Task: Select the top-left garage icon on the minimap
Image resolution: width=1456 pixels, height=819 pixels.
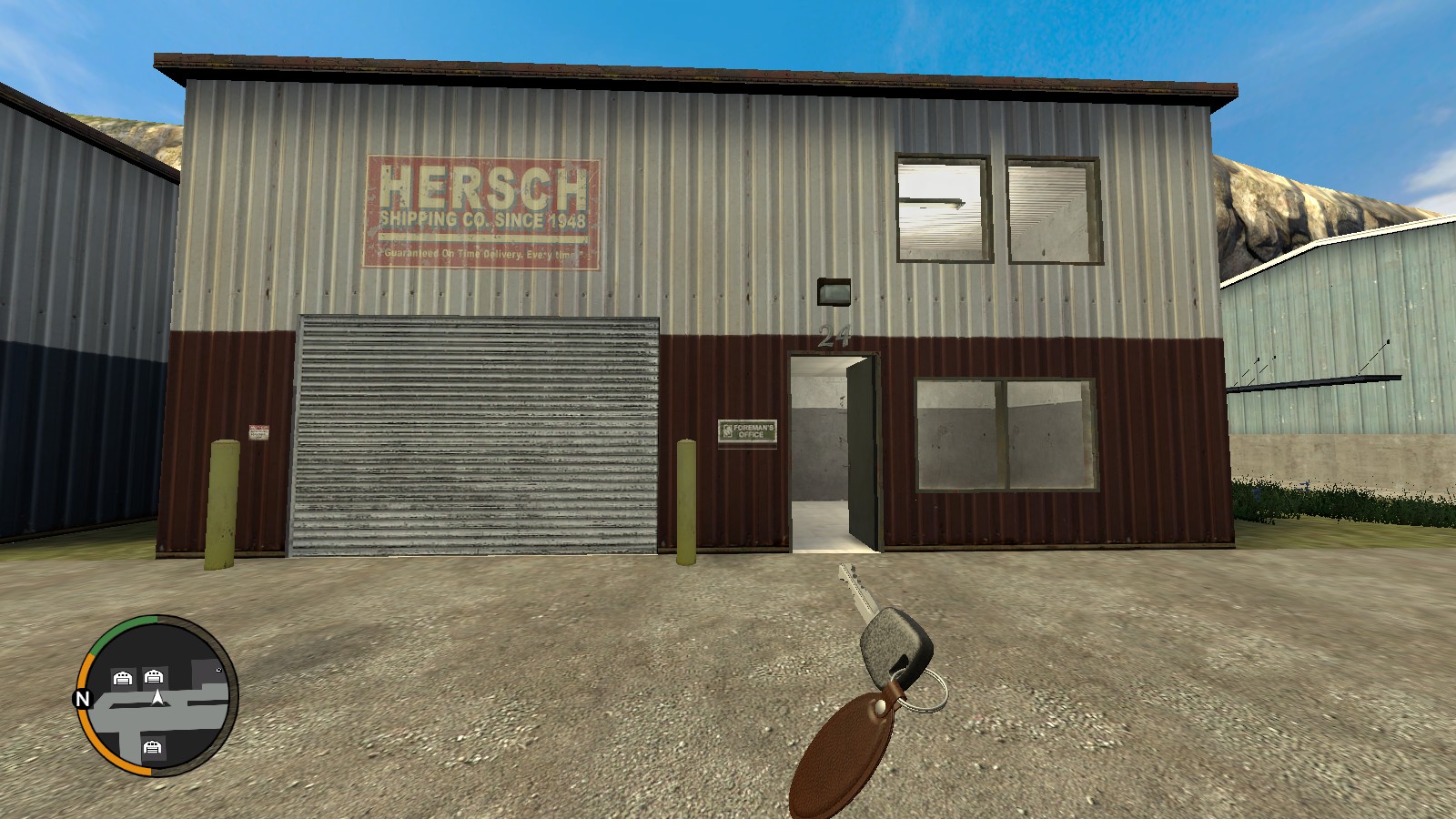Action: coord(123,678)
